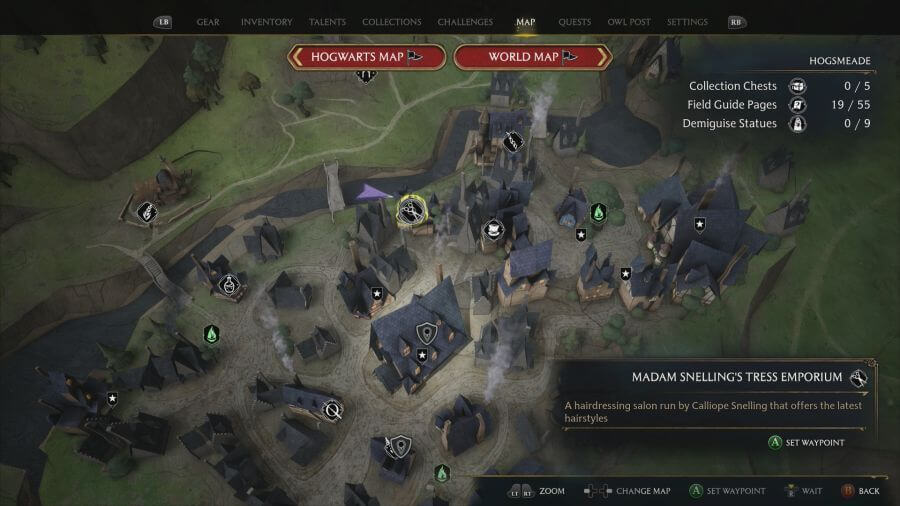Screen dimensions: 900x506
Task: Switch to the Hogwarts Map
Action: click(365, 57)
